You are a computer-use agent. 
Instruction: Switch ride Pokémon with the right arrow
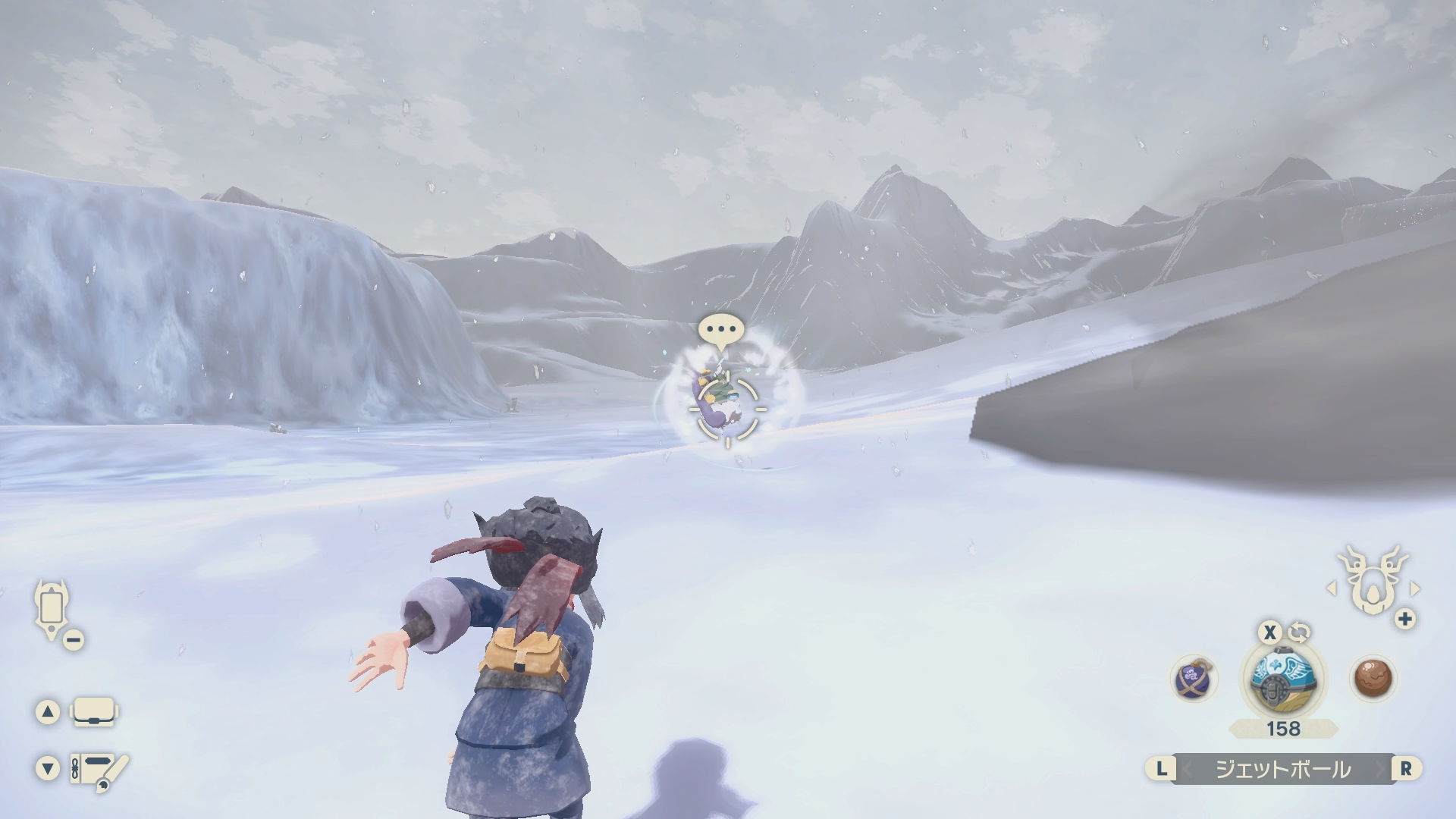(x=1414, y=588)
